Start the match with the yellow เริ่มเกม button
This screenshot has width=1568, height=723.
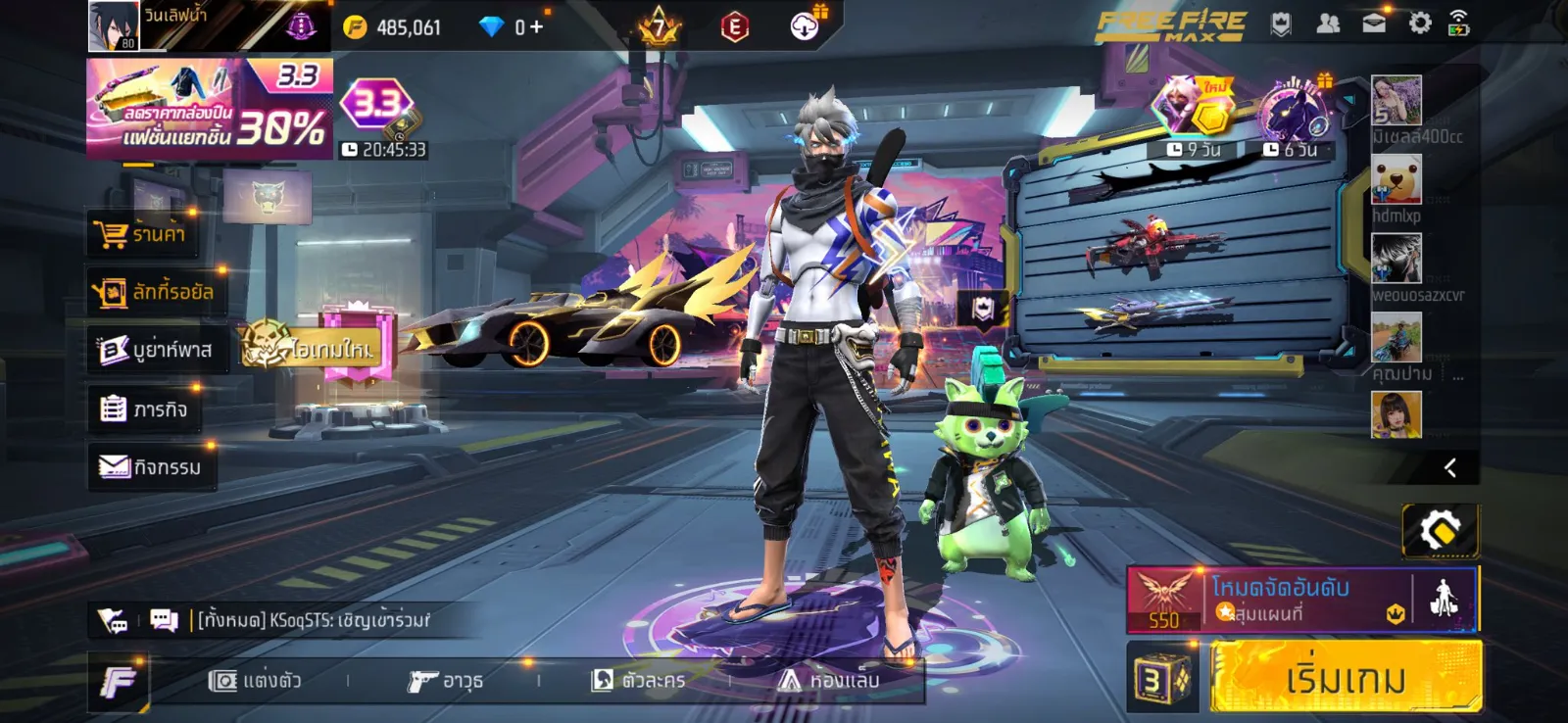(1345, 677)
